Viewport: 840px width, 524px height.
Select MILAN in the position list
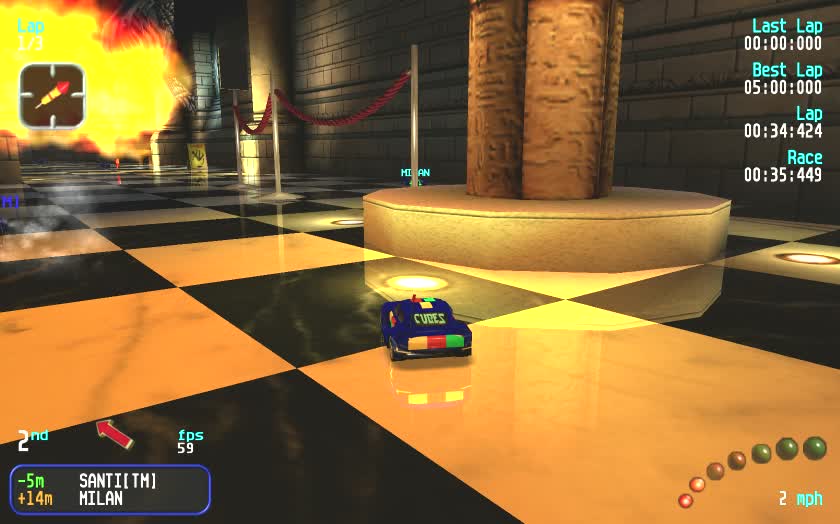100,498
